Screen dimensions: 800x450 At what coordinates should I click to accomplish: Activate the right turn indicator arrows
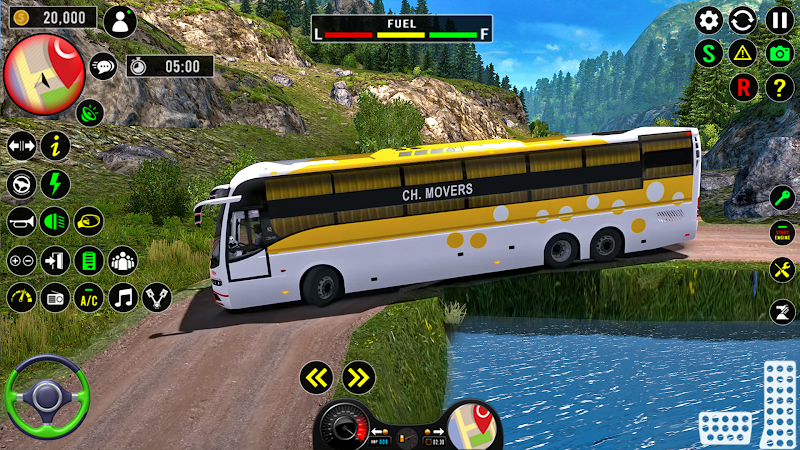point(358,377)
